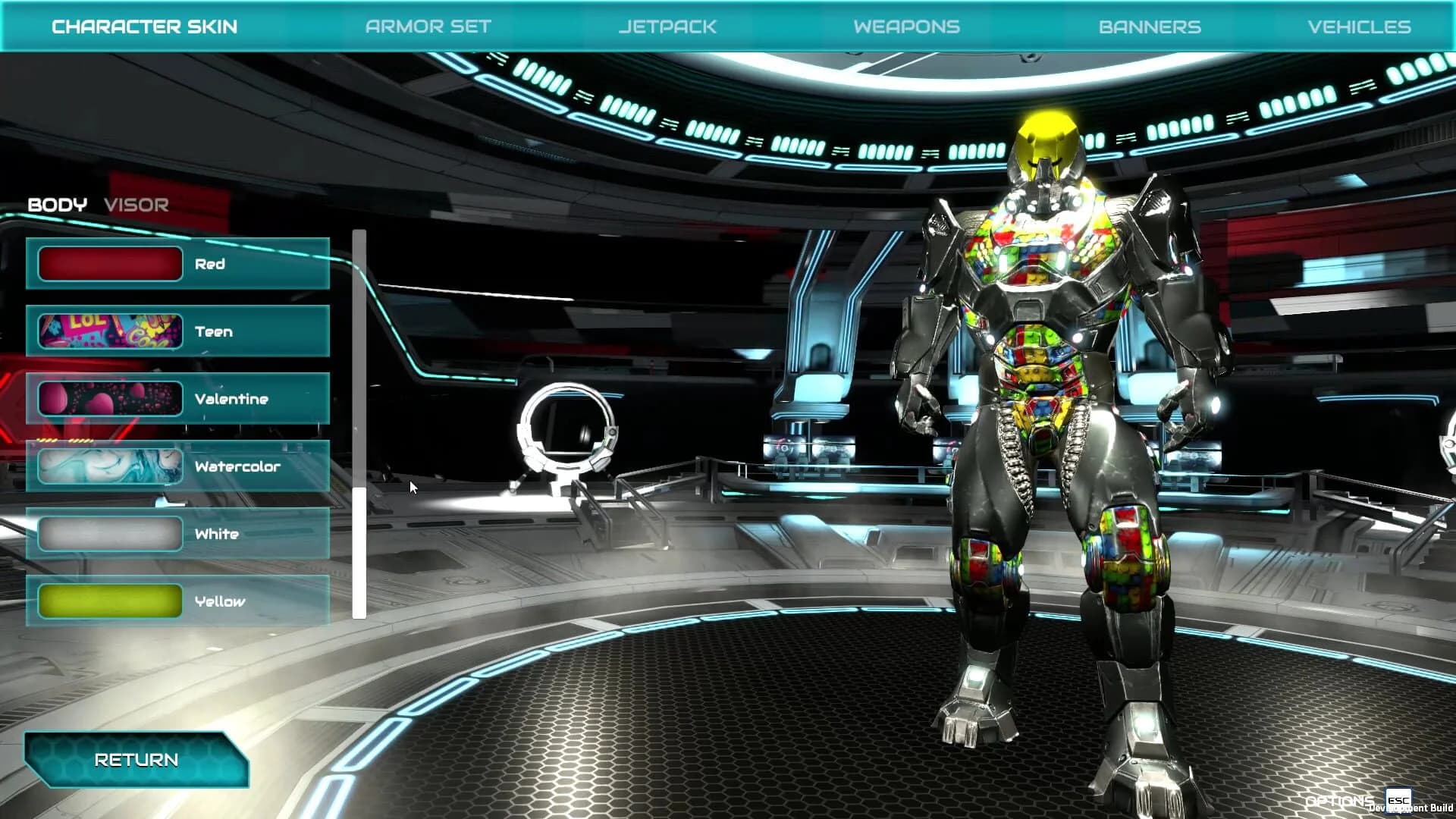Switch to the Visor sub-tab

pos(136,203)
